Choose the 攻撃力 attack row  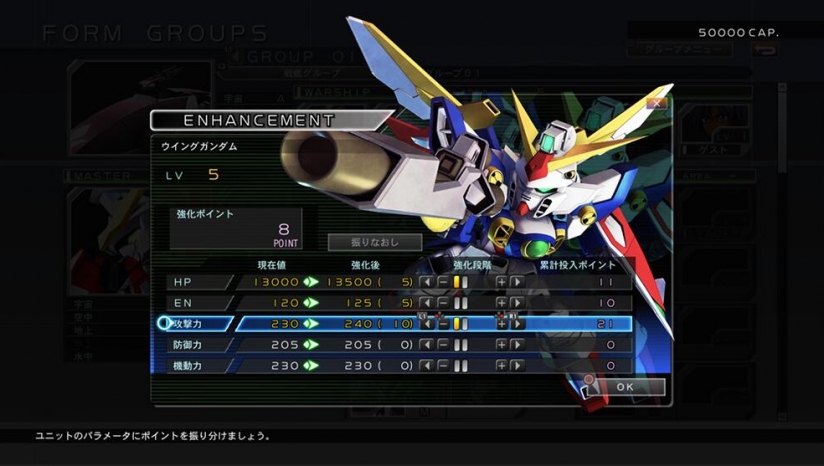click(200, 324)
